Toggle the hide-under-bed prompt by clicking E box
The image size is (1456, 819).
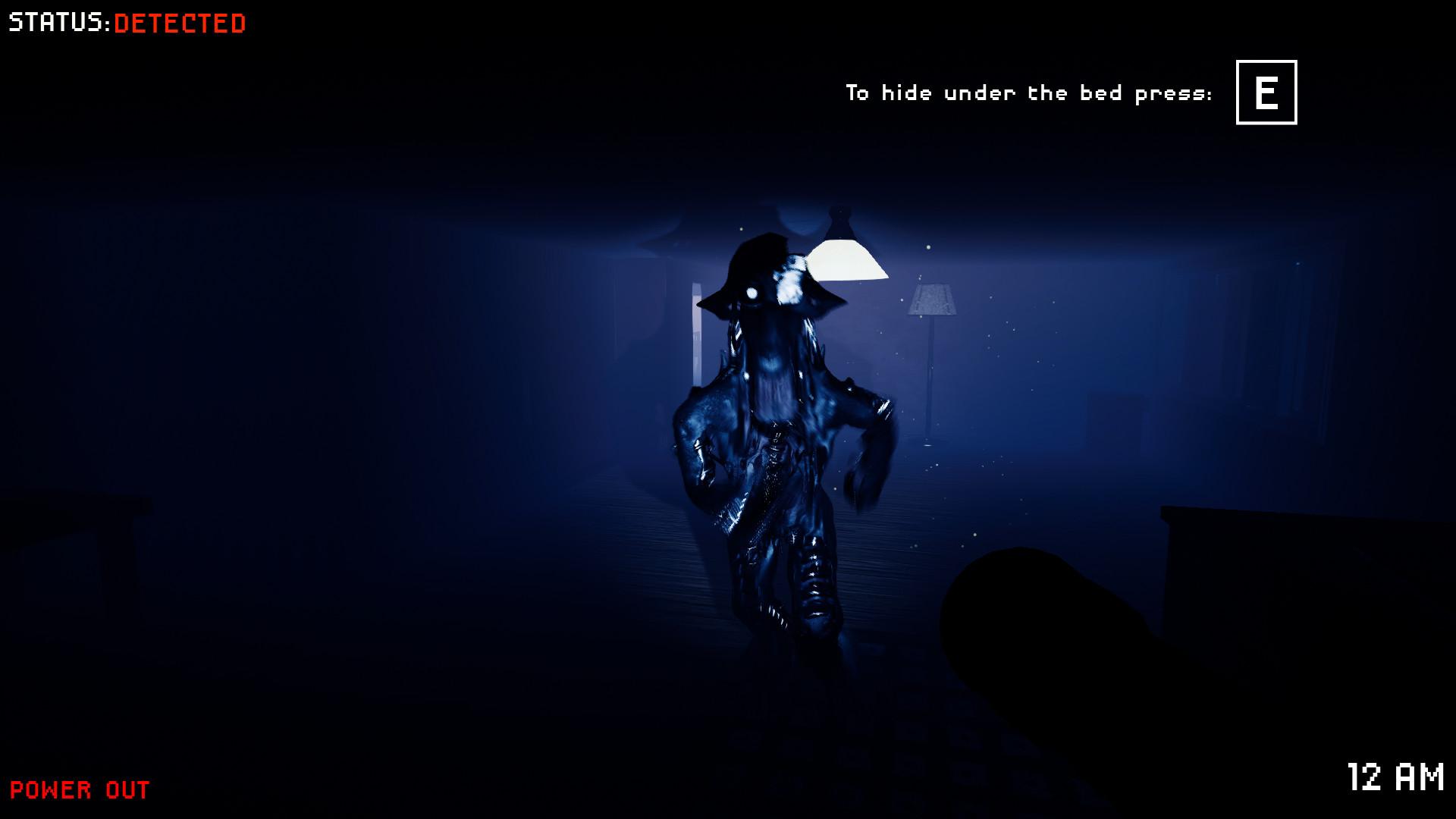point(1265,93)
